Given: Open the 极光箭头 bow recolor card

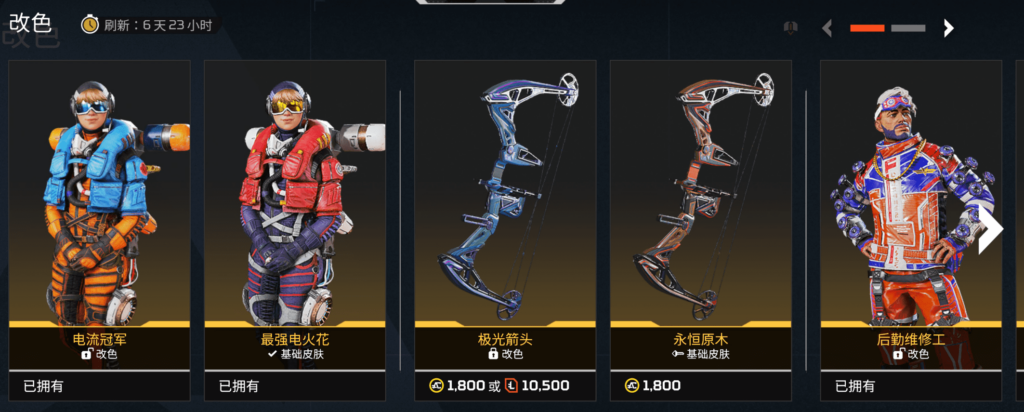Looking at the screenshot, I should tap(505, 200).
